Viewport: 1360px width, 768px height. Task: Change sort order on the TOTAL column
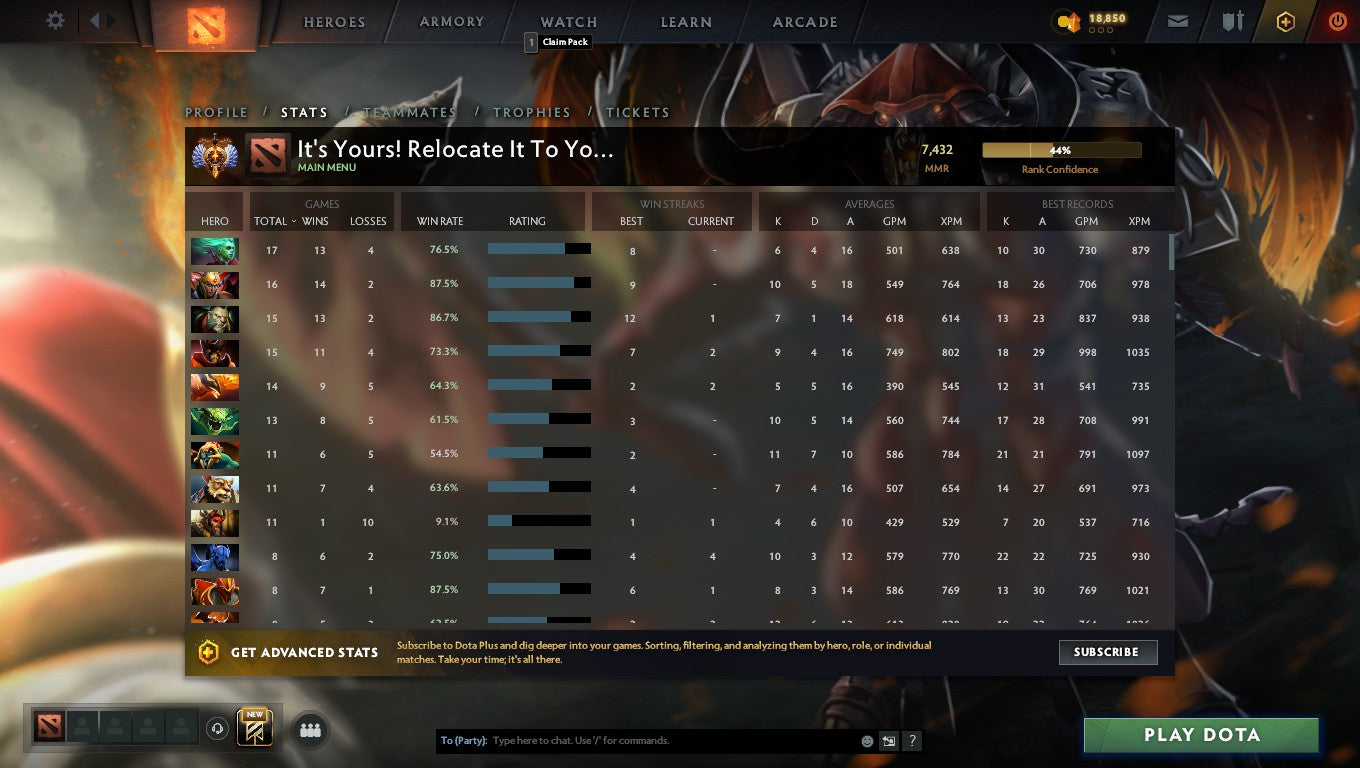(x=271, y=221)
